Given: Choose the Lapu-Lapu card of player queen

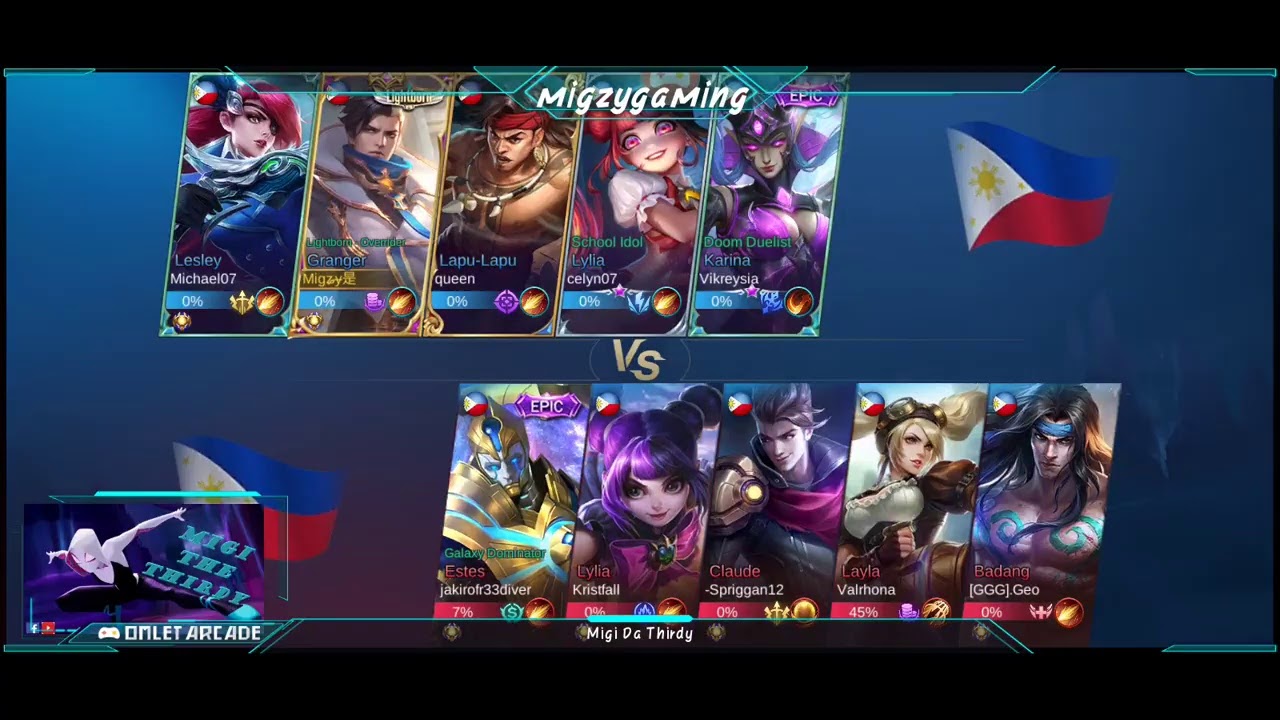Looking at the screenshot, I should coord(500,200).
